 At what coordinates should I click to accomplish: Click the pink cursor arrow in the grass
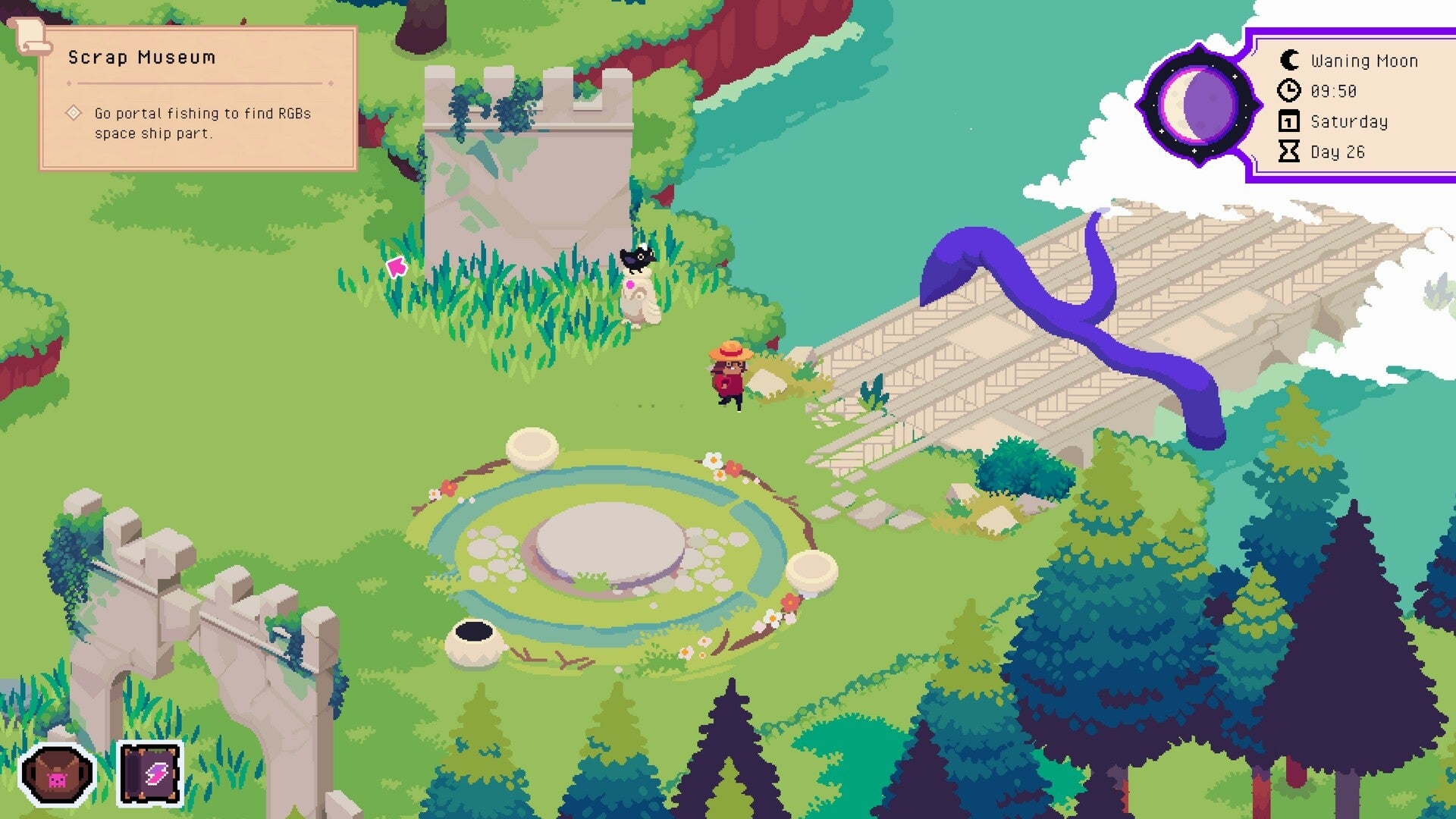click(x=395, y=267)
